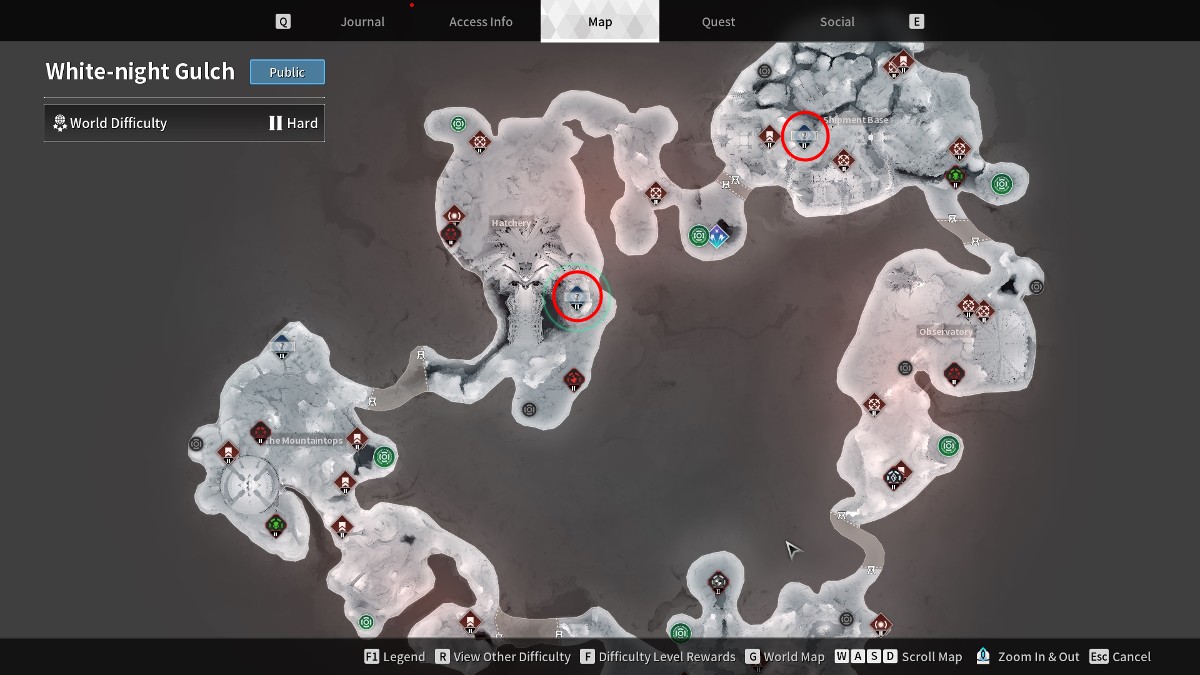Select the circled Shipment Base travel marker
Screen dimensions: 1200x675
[805, 135]
